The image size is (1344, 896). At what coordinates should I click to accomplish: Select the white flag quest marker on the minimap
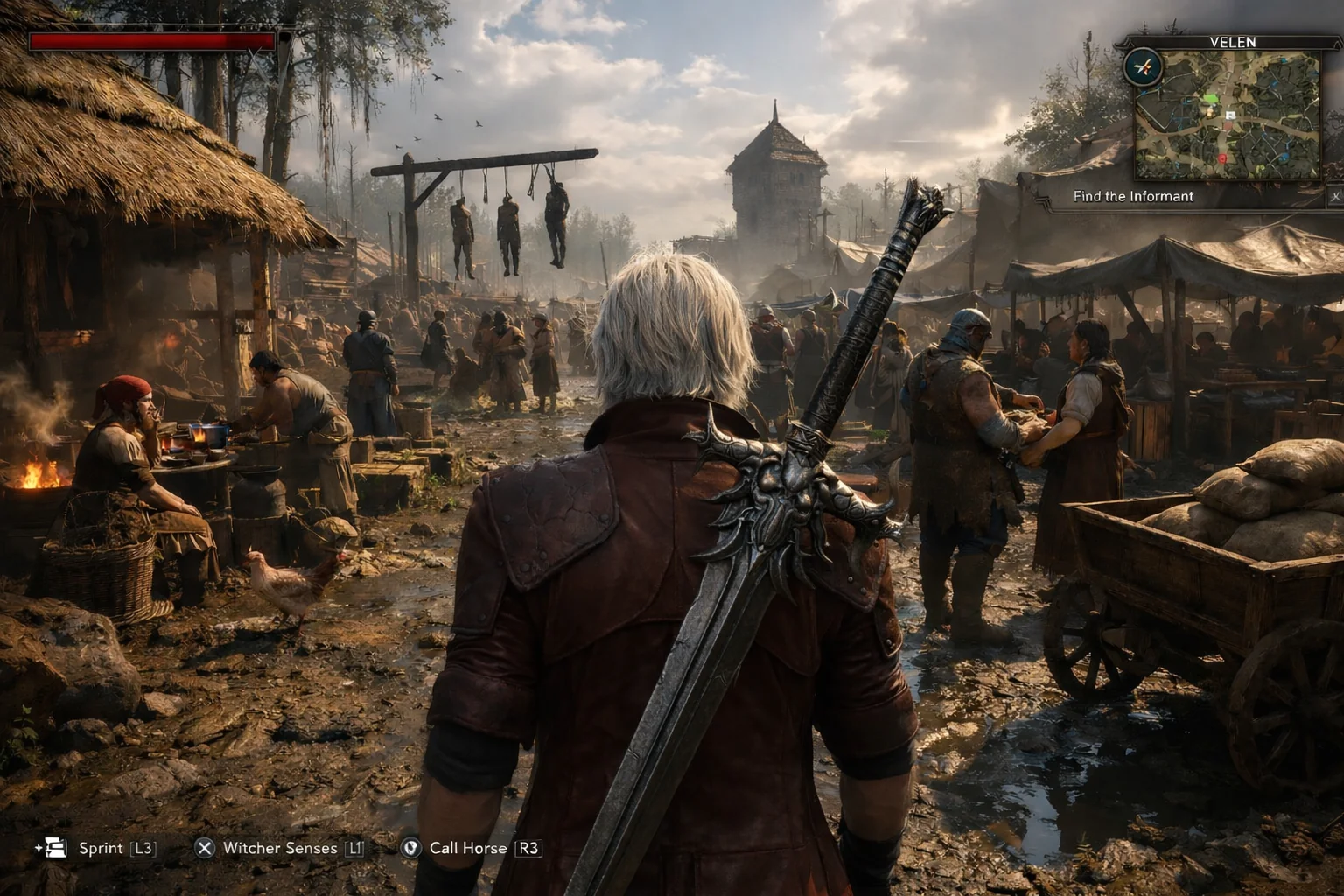coord(1230,115)
